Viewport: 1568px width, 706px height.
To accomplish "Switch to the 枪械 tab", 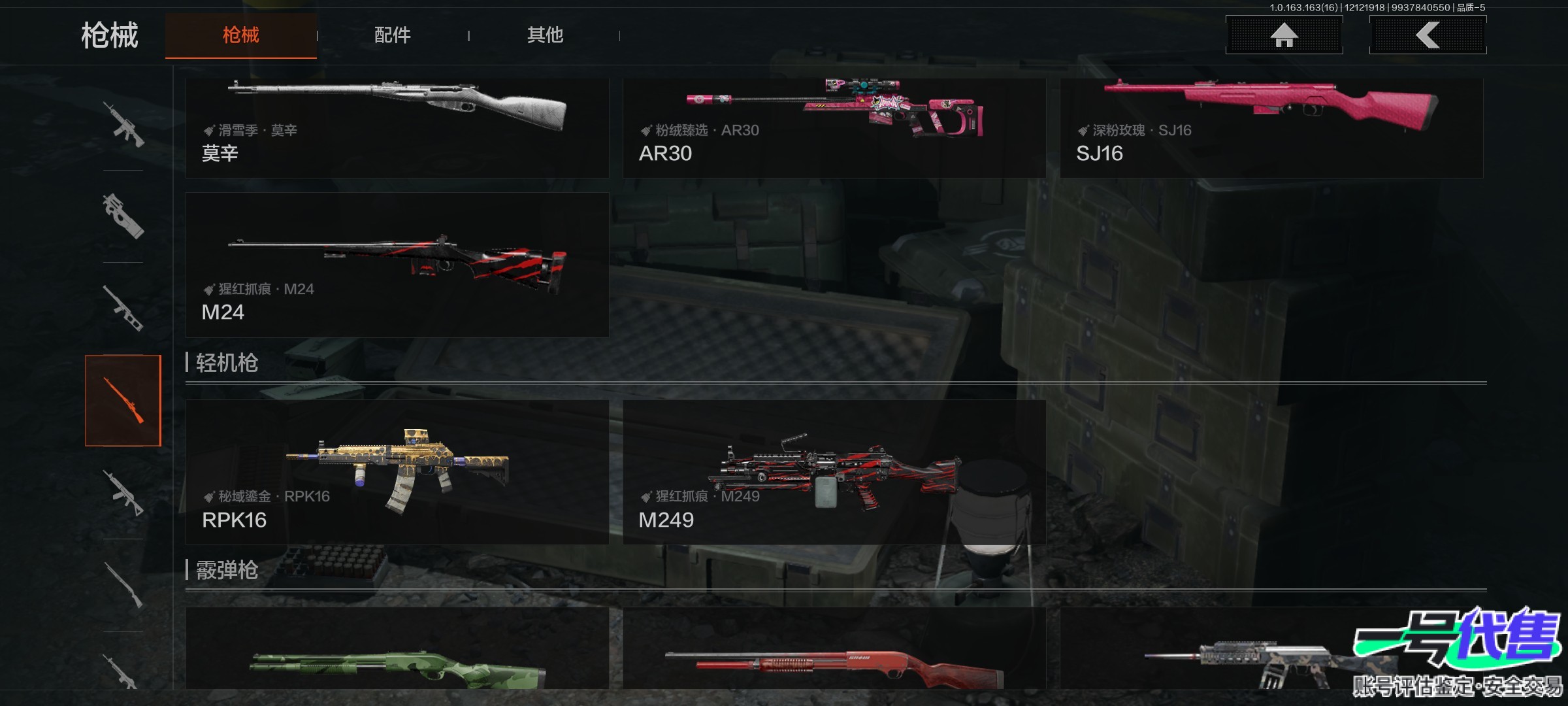I will click(x=240, y=35).
